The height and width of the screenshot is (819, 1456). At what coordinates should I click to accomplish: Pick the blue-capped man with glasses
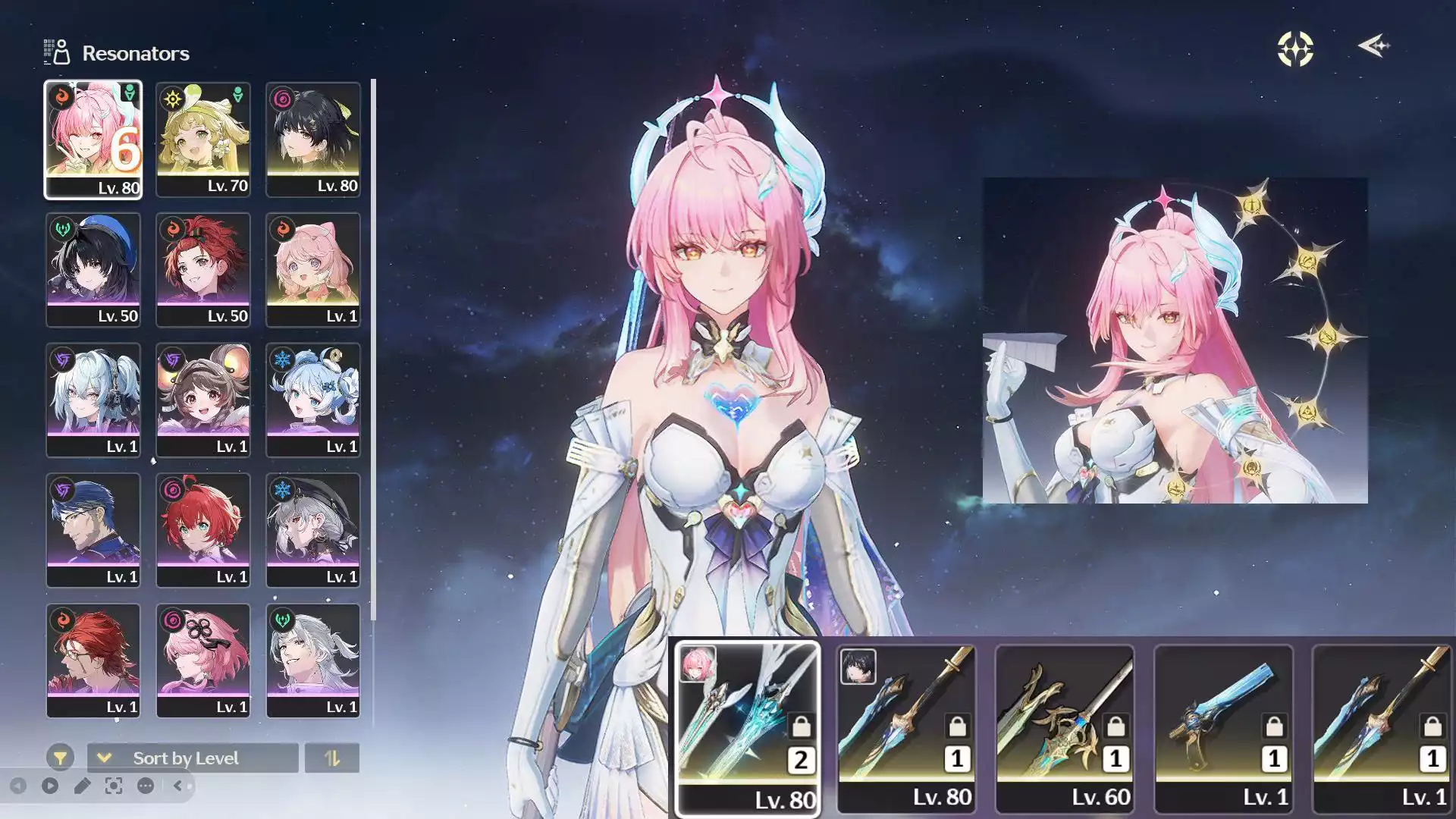(93, 531)
